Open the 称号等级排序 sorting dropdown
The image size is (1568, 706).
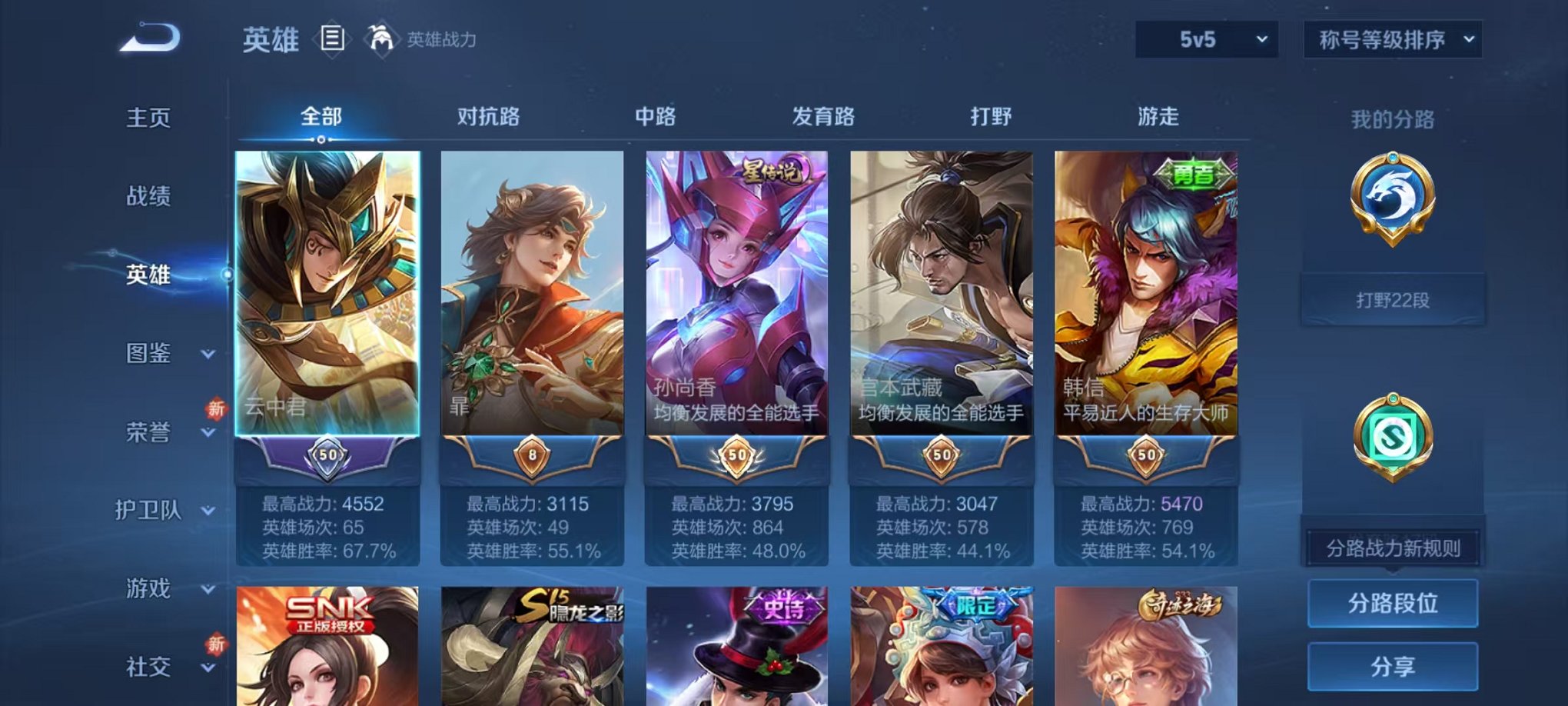point(1391,38)
